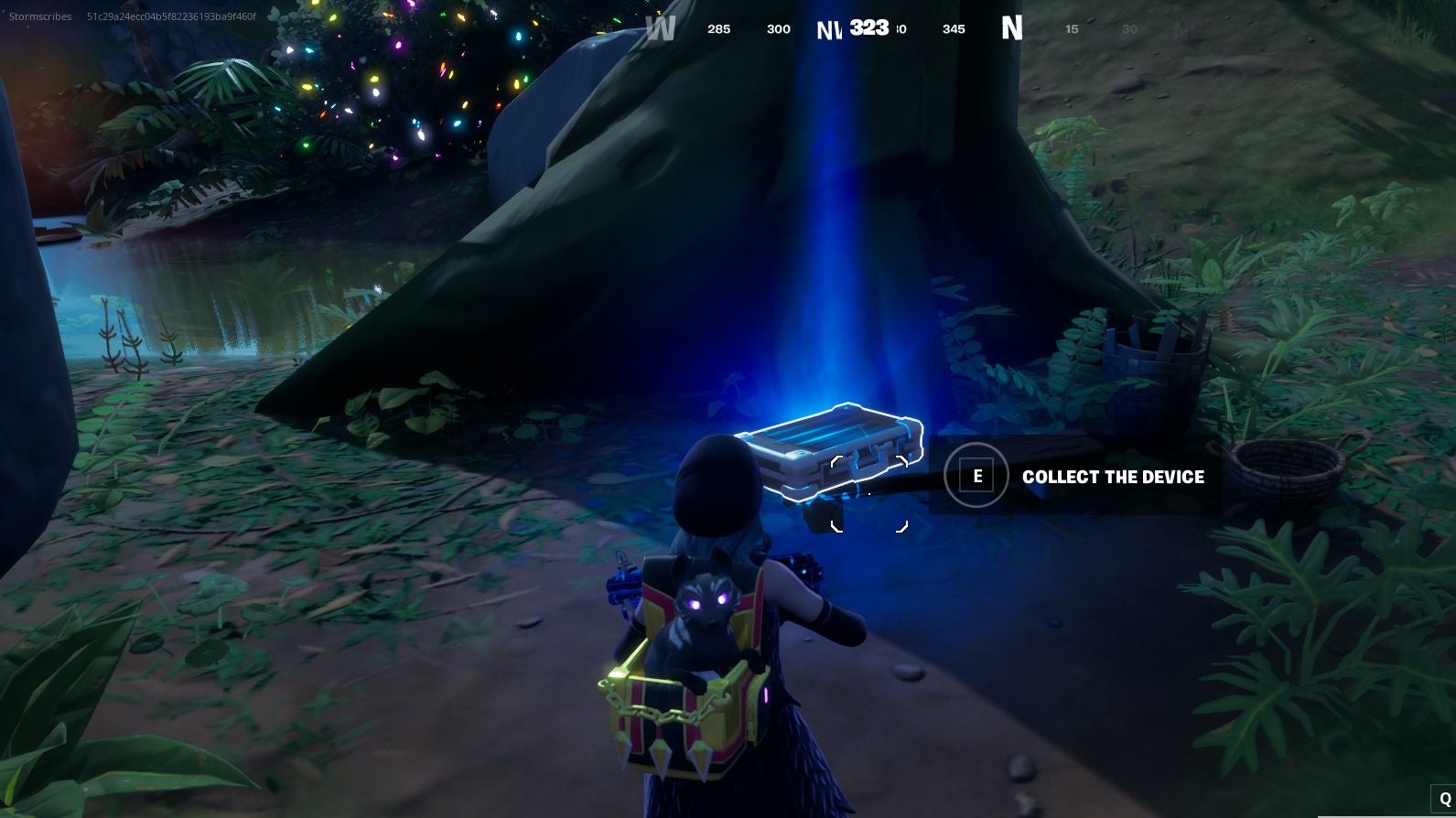
Task: Expand the compass at heading 285
Action: [x=718, y=28]
